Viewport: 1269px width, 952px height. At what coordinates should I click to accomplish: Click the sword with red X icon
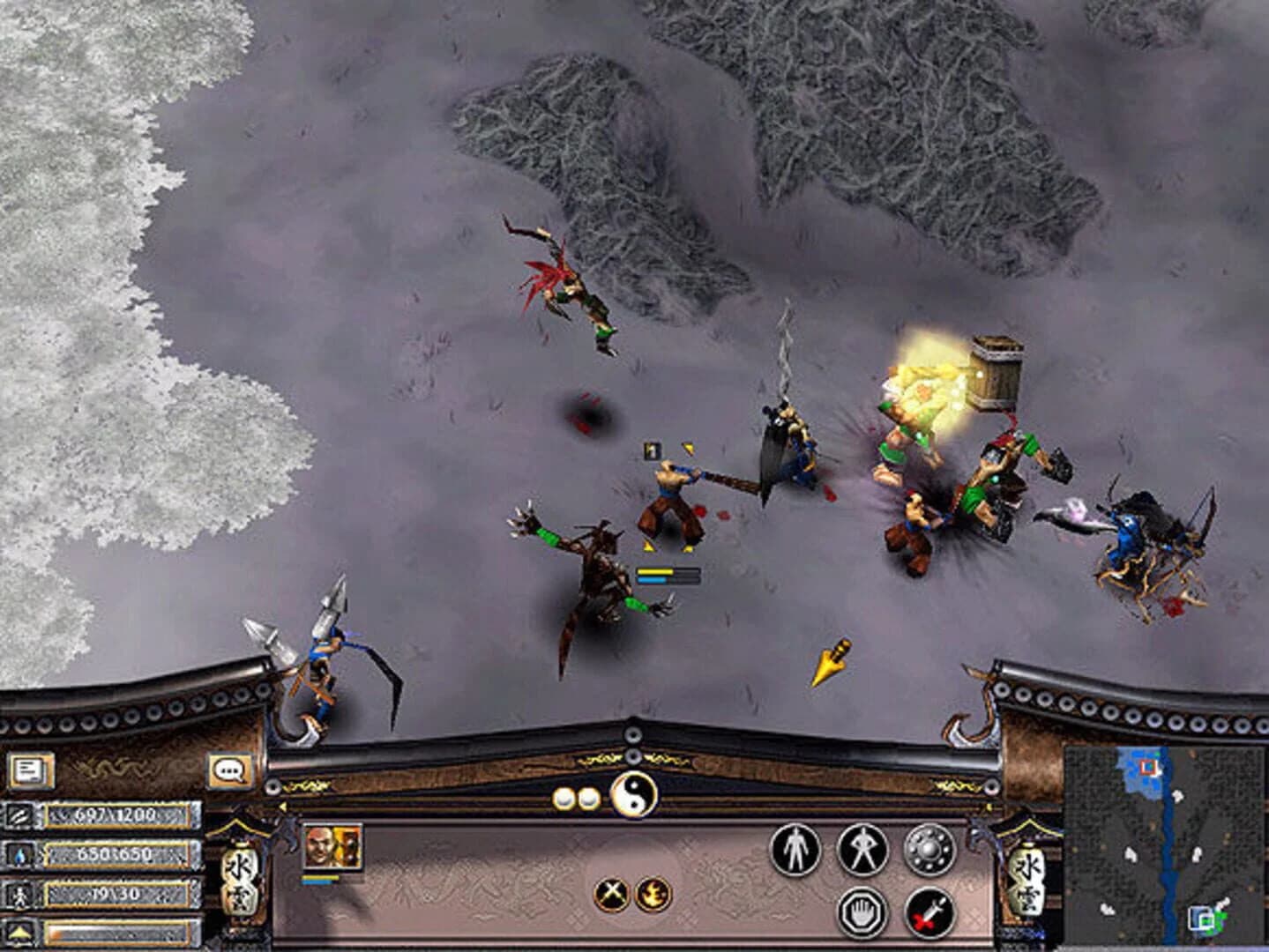(928, 912)
